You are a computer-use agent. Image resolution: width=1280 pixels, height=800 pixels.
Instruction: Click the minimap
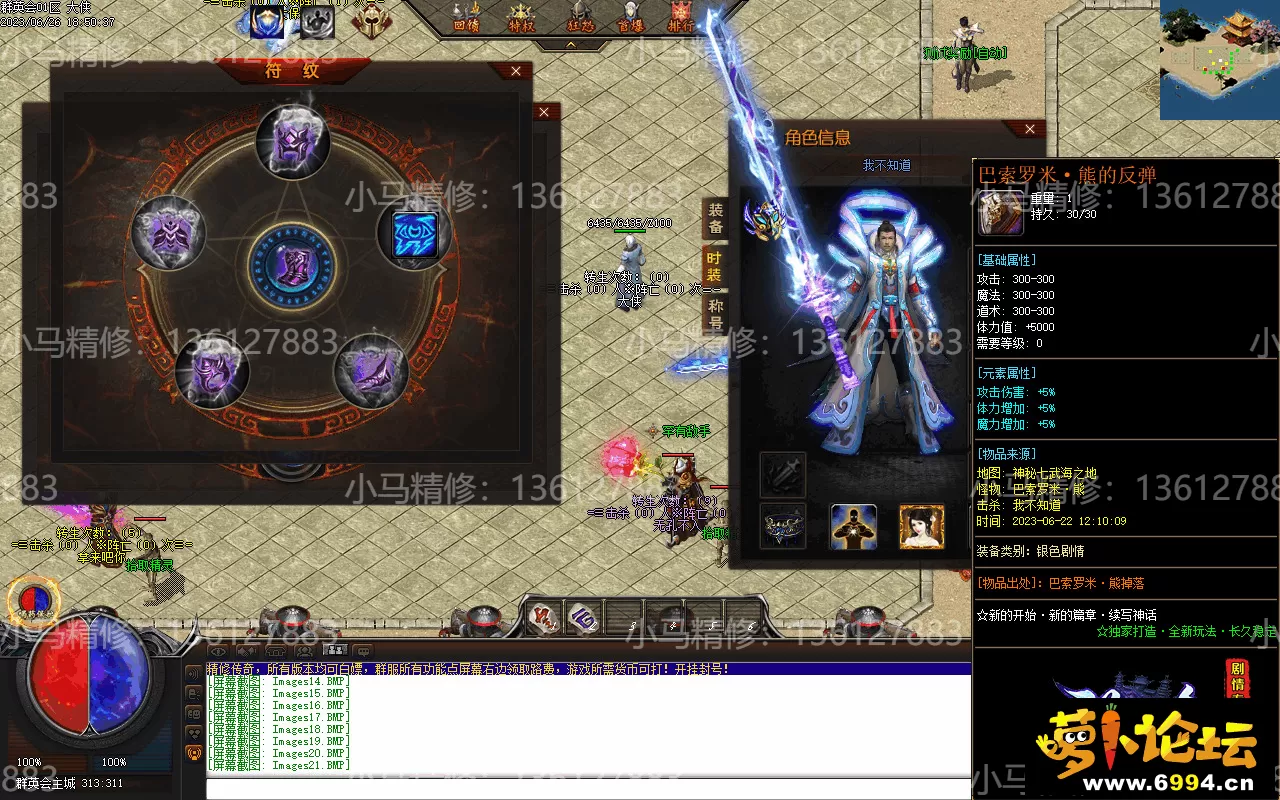pos(1219,60)
